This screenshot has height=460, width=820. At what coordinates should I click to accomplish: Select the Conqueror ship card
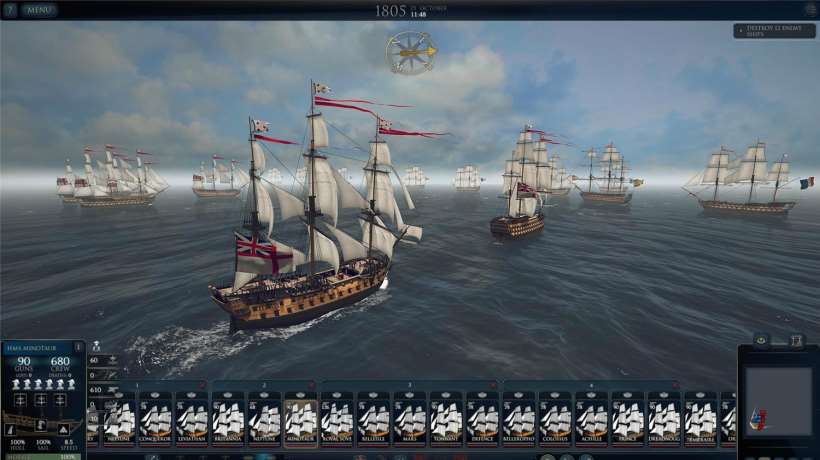156,418
